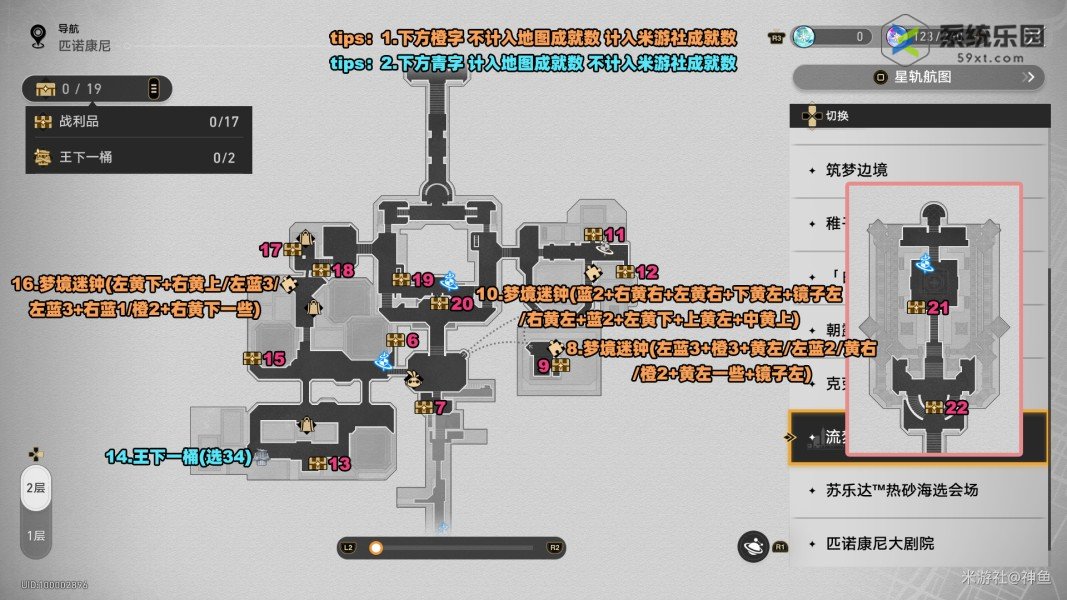1067x600 pixels.
Task: Select the puzzle piece marker near chest 12
Action: click(593, 271)
